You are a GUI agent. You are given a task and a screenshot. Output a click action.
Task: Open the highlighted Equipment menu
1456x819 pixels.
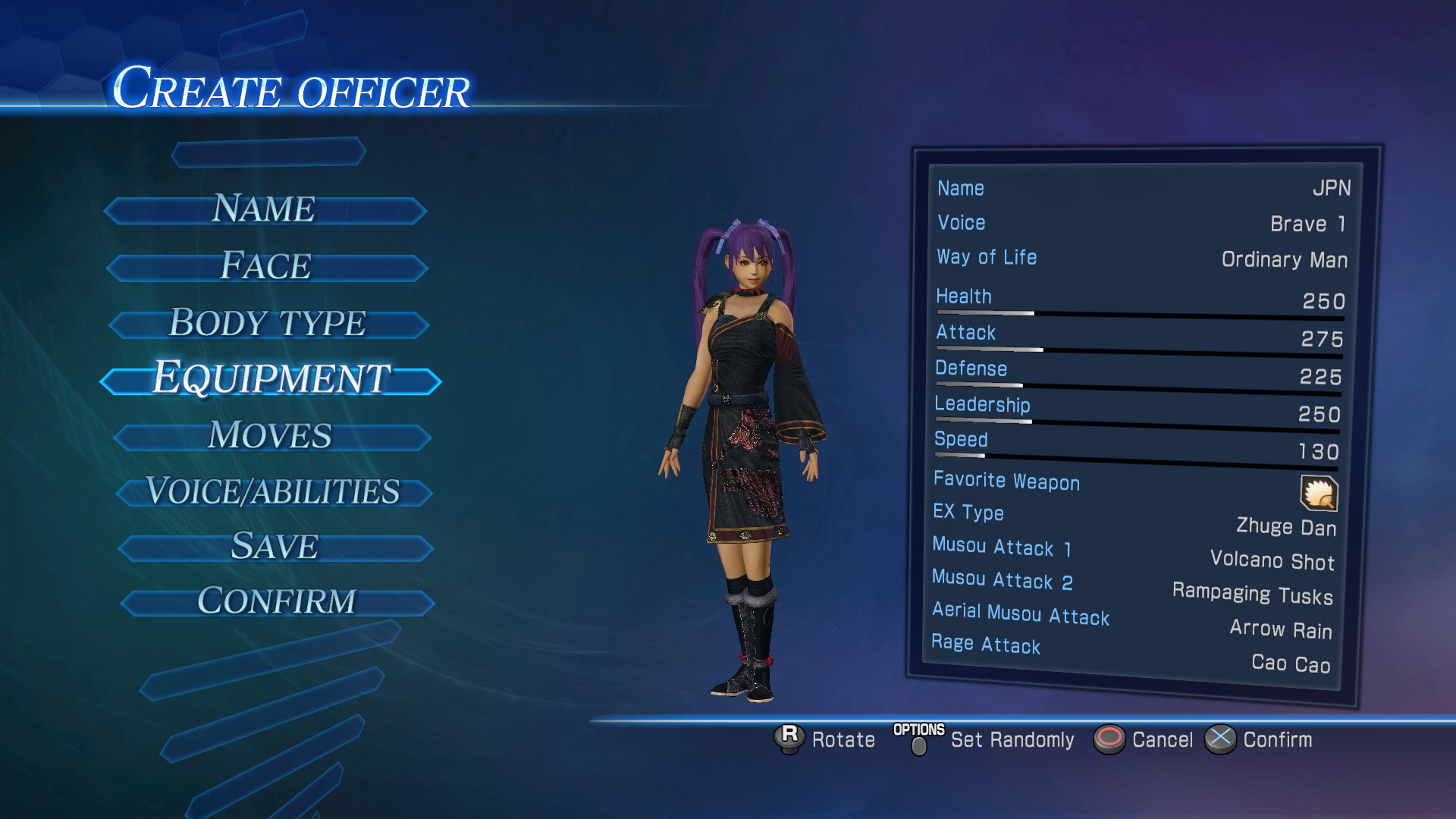pyautogui.click(x=271, y=379)
